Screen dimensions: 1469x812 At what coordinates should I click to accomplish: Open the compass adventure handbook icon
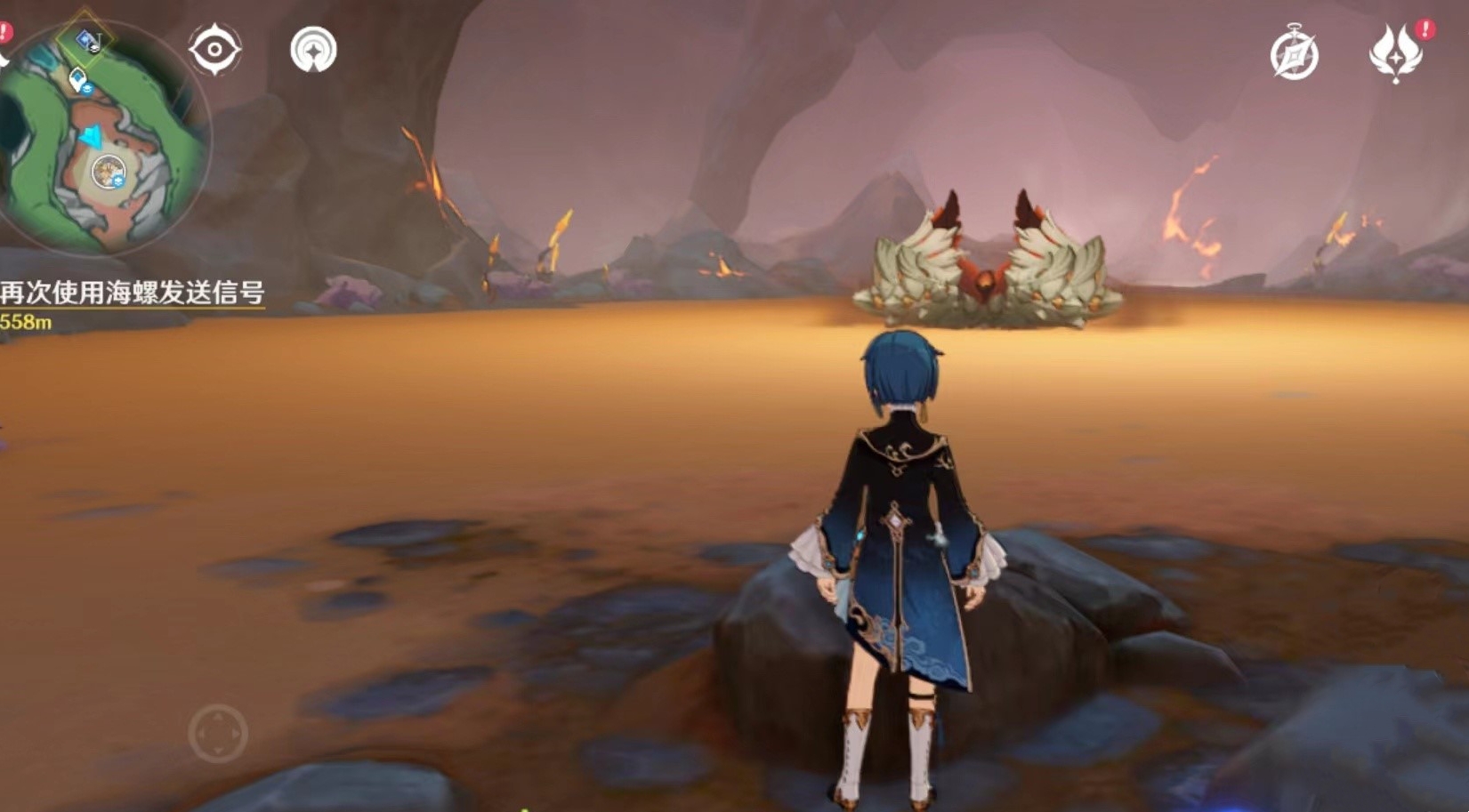tap(1294, 54)
